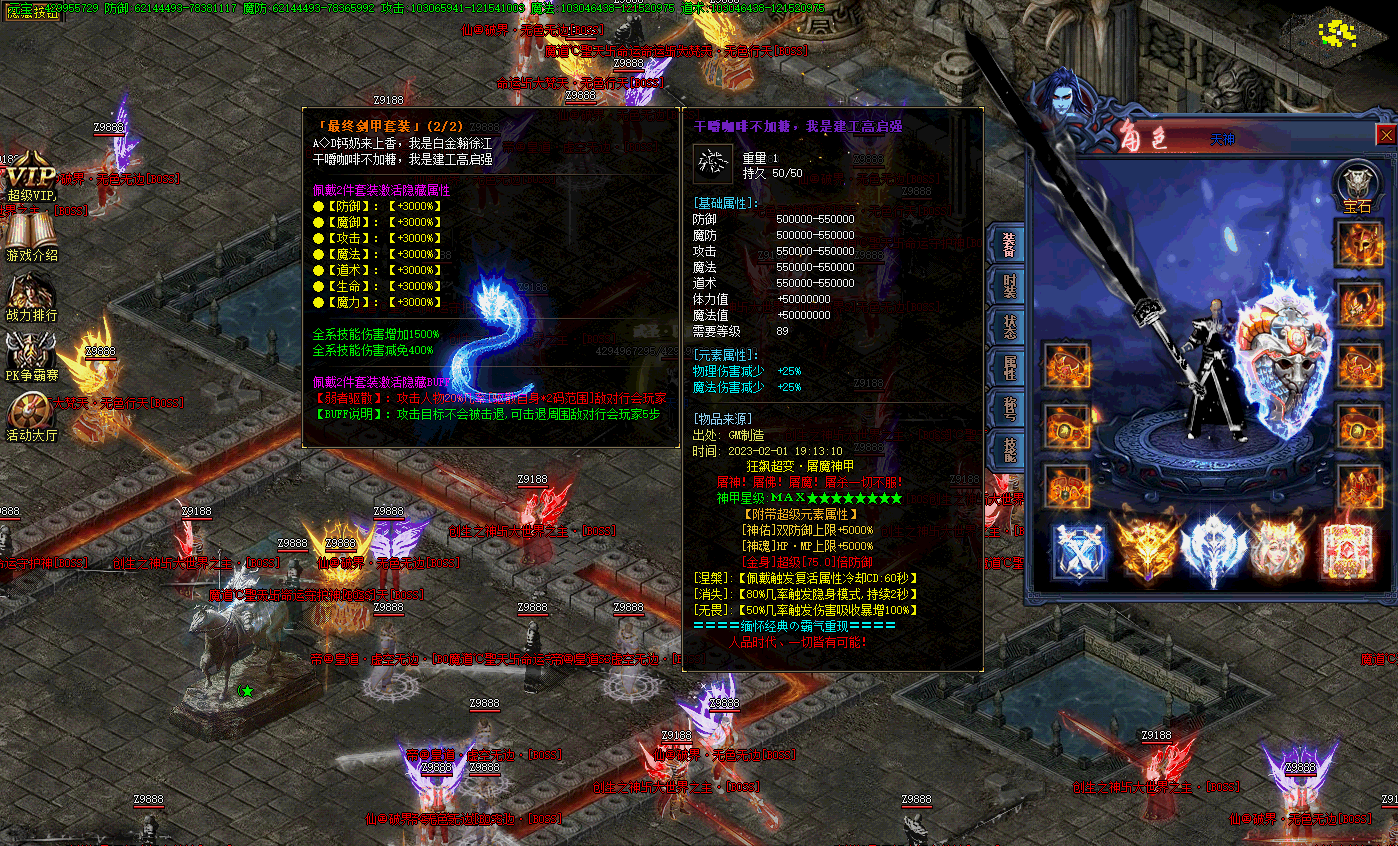
Task: Open the 战力排行 power ranking
Action: tap(31, 298)
